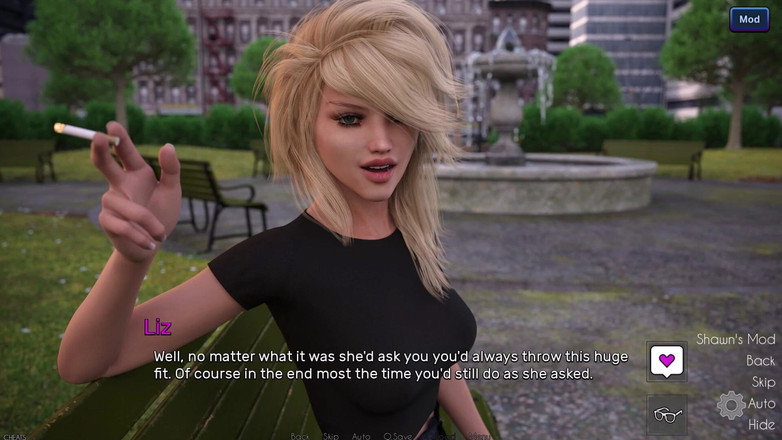Open the Shawn's Mod text entry
The height and width of the screenshot is (440, 782).
(735, 339)
